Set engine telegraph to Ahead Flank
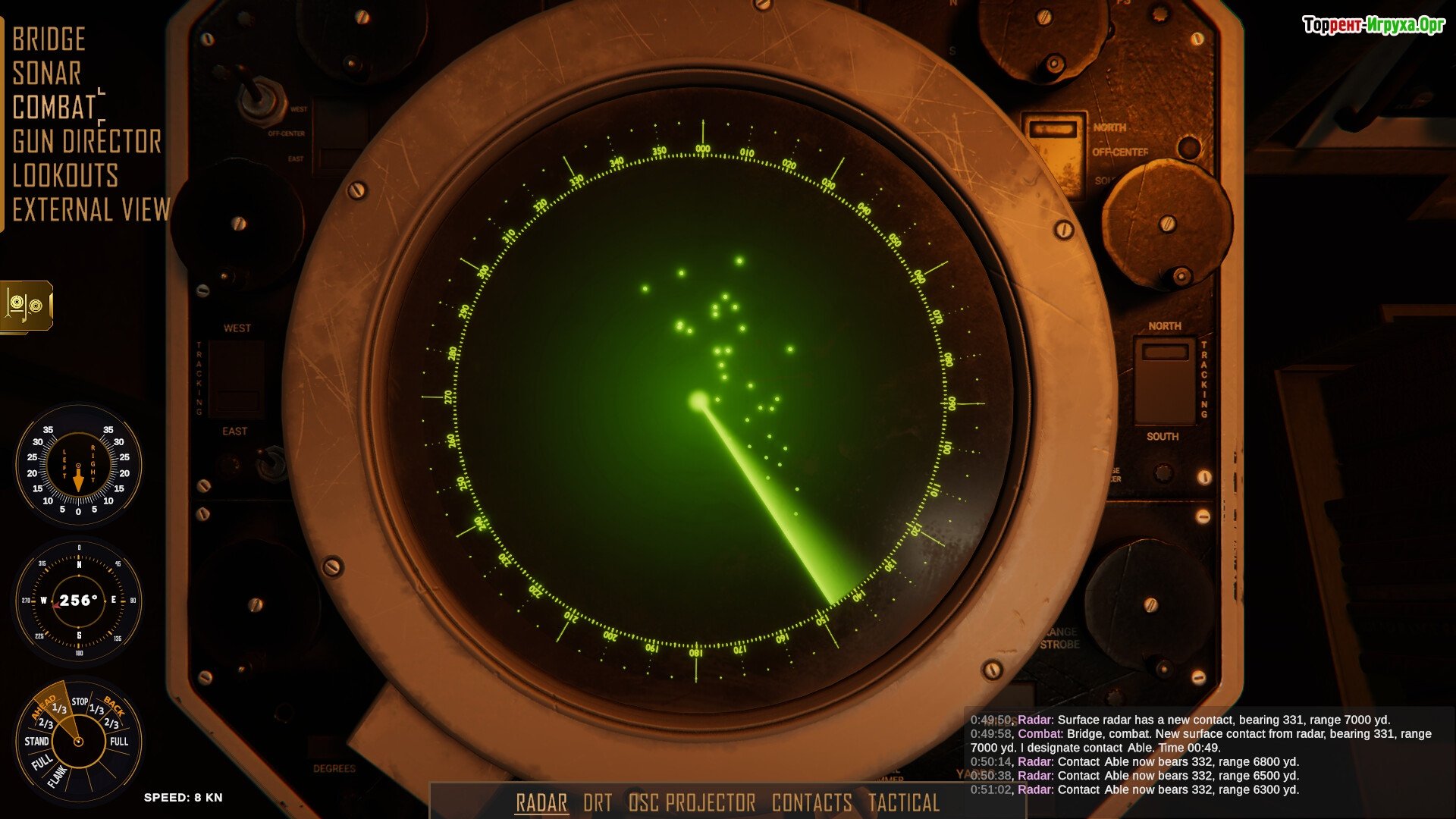 pos(57,775)
